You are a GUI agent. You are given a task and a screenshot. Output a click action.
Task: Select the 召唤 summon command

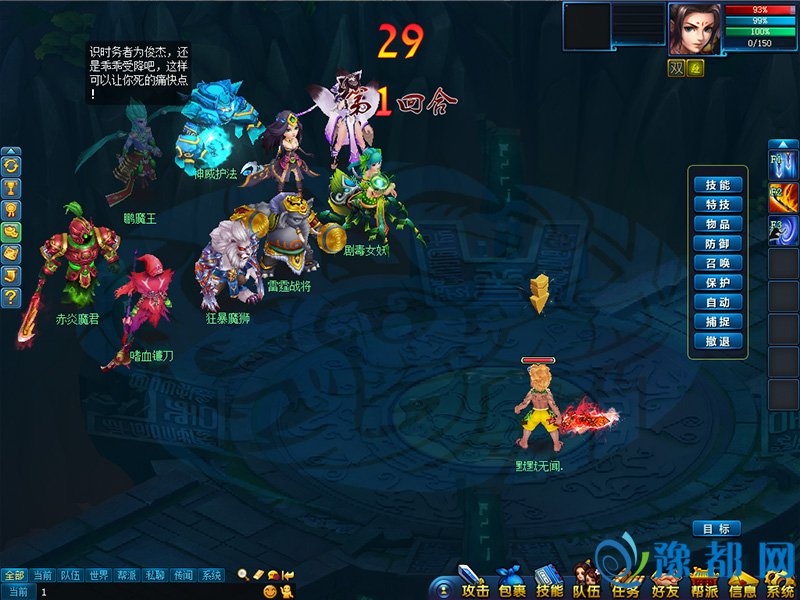click(x=717, y=263)
